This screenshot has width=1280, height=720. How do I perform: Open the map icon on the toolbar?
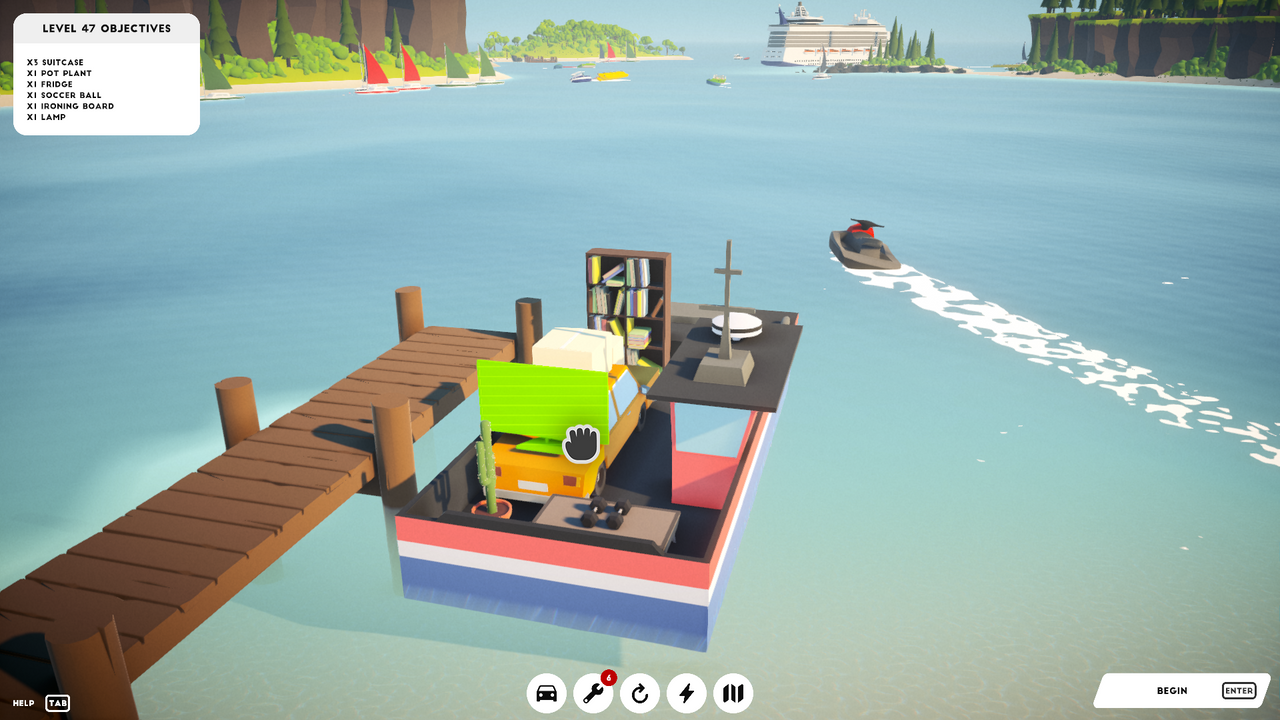click(733, 692)
